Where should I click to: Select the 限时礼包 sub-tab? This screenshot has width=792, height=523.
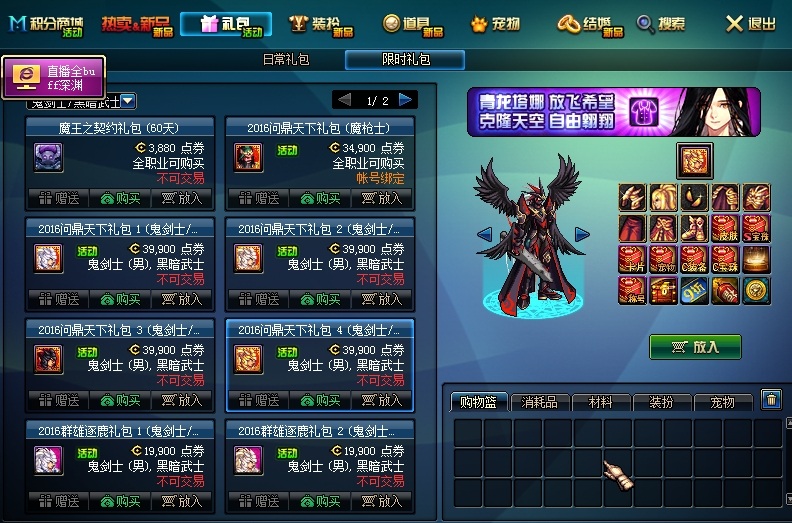pos(405,60)
